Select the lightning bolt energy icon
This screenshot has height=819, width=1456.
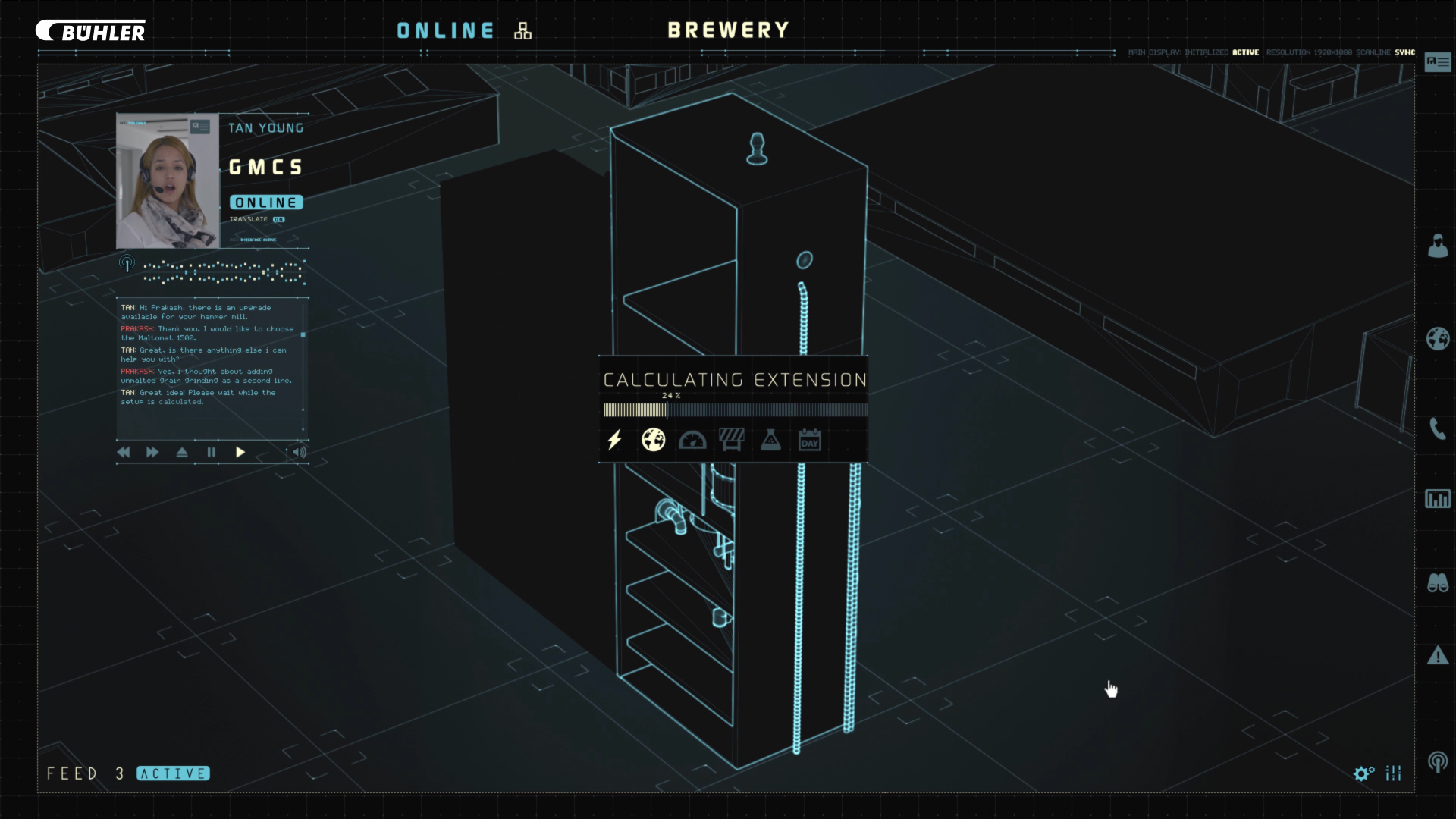[614, 440]
